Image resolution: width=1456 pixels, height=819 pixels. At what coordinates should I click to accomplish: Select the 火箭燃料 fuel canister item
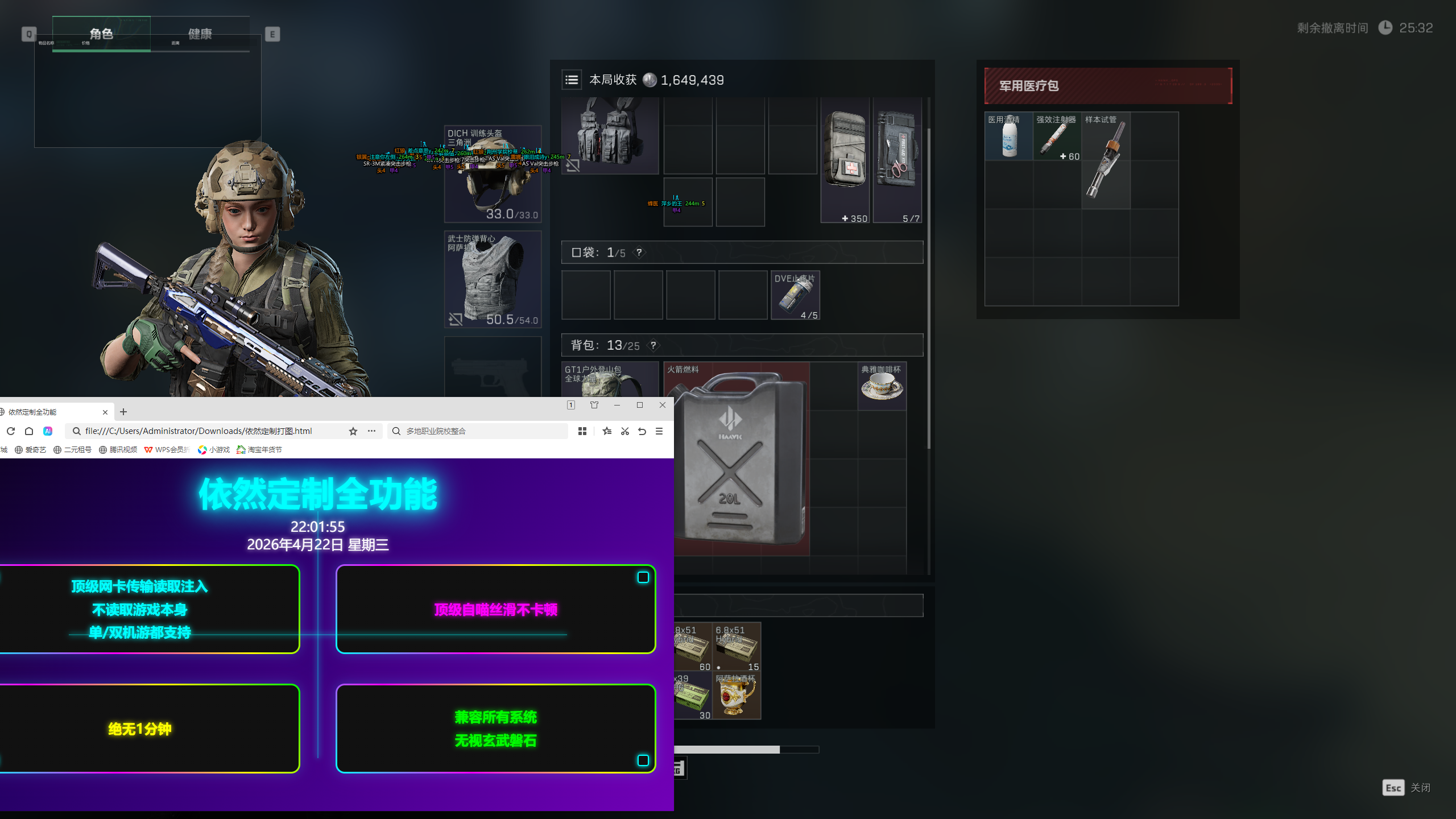click(x=737, y=459)
